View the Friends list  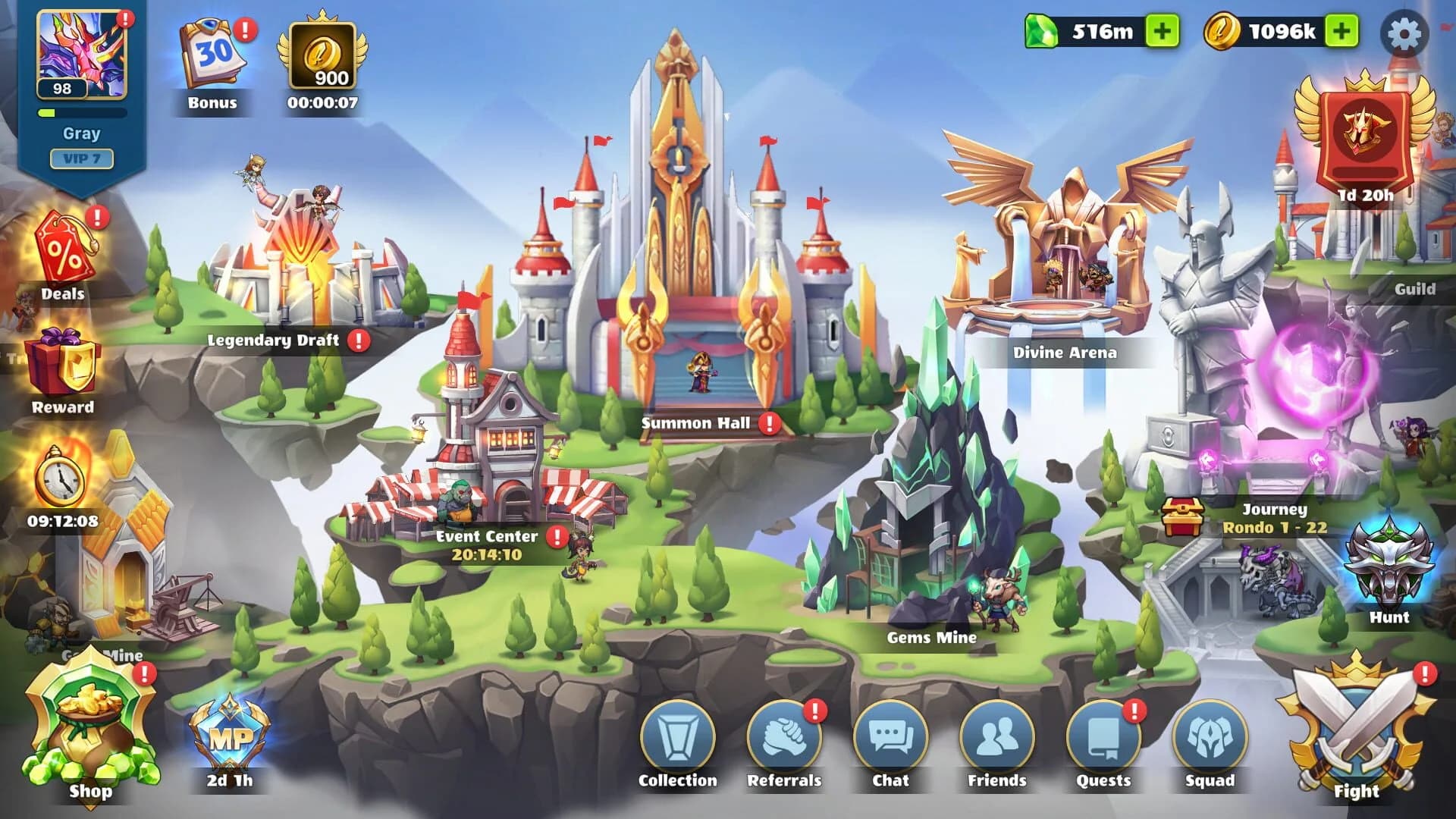[x=996, y=735]
